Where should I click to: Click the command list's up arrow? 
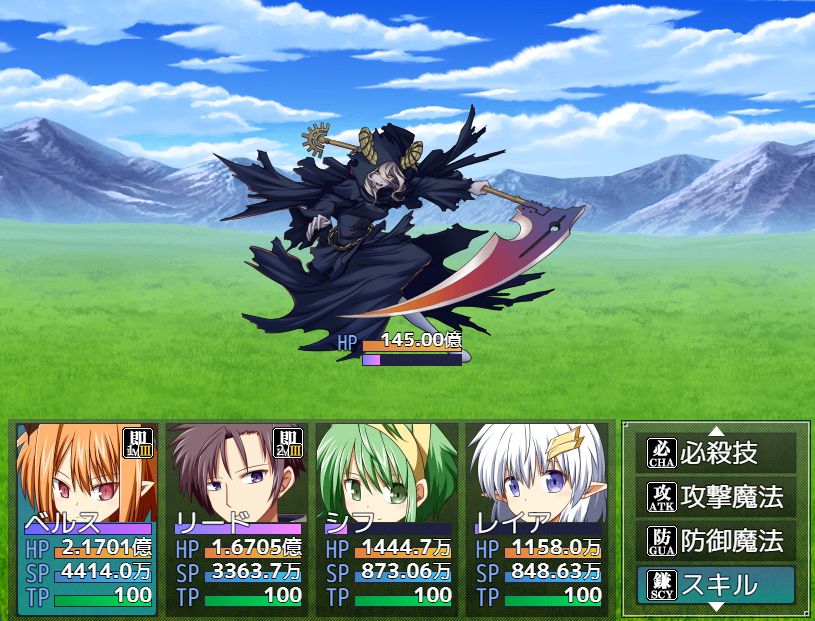click(x=716, y=431)
